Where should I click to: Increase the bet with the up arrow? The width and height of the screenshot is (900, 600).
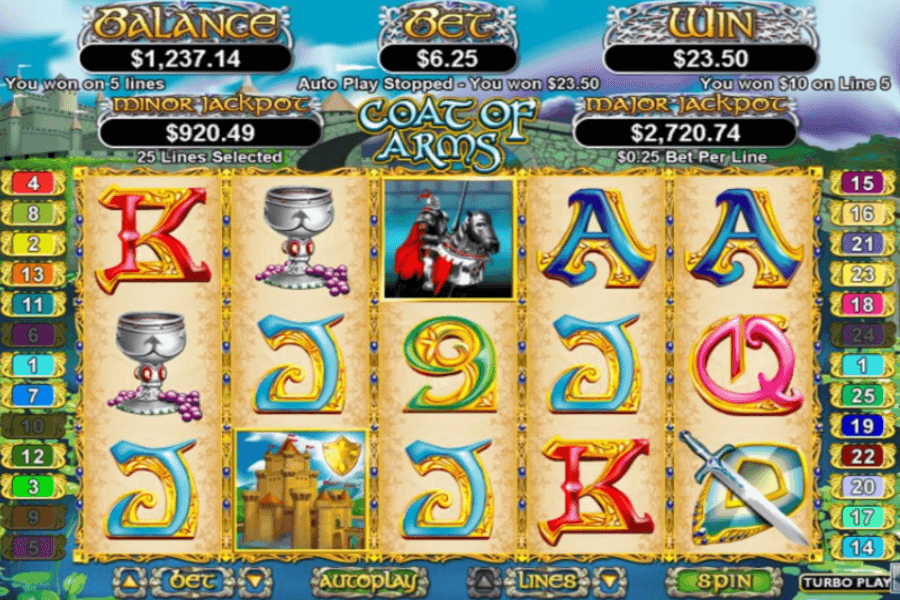[x=128, y=580]
